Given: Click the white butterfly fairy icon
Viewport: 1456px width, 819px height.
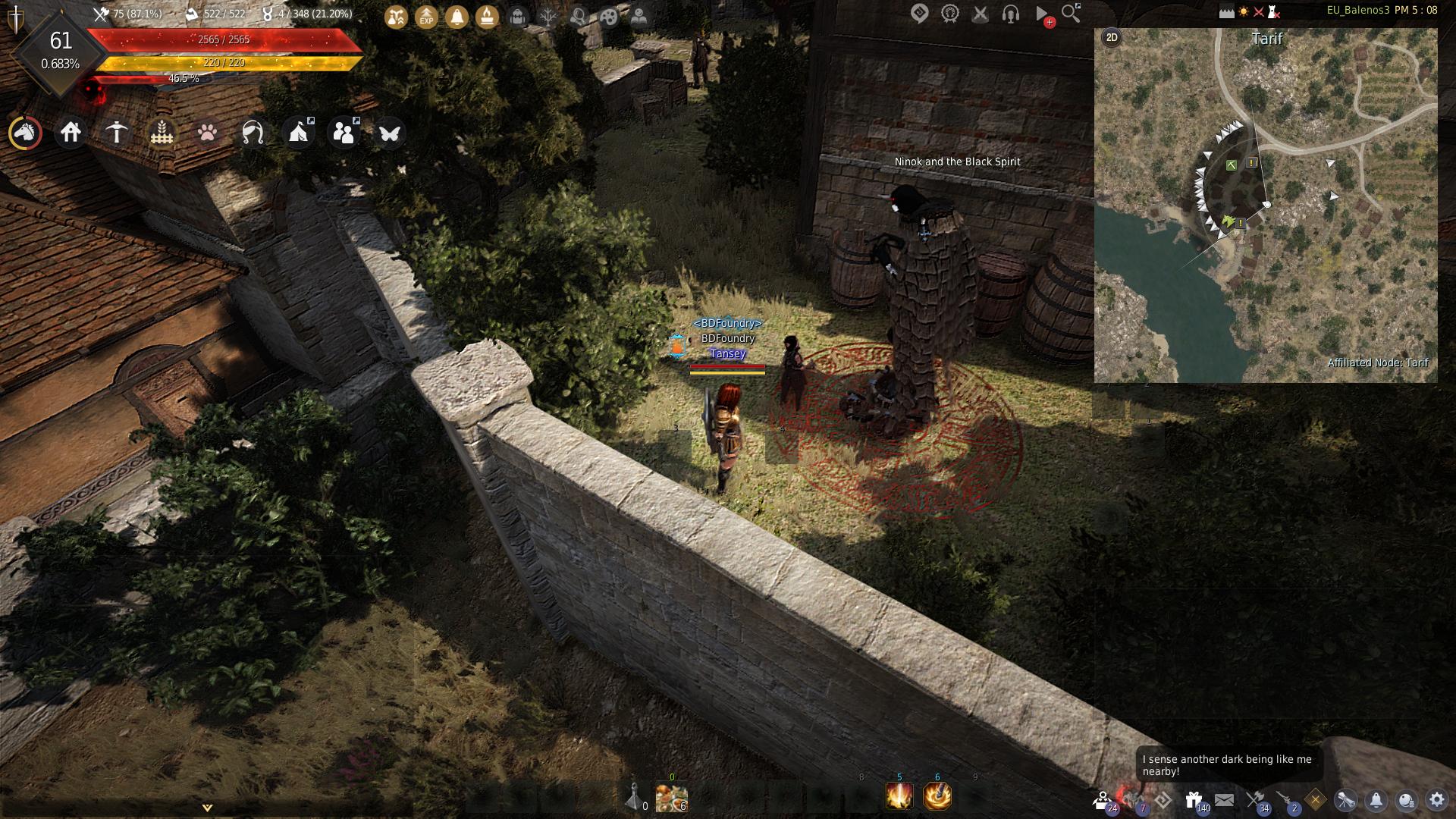Looking at the screenshot, I should coord(389,133).
